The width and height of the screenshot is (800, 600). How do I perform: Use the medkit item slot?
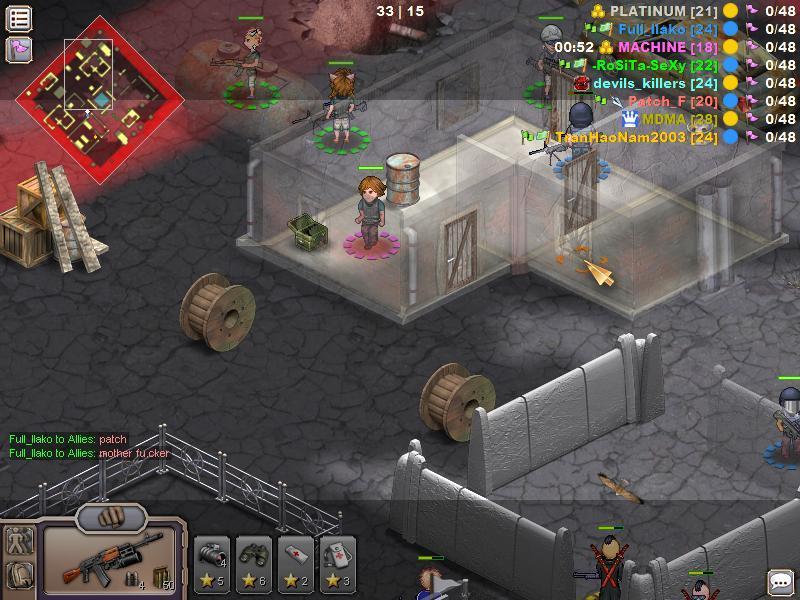point(337,563)
